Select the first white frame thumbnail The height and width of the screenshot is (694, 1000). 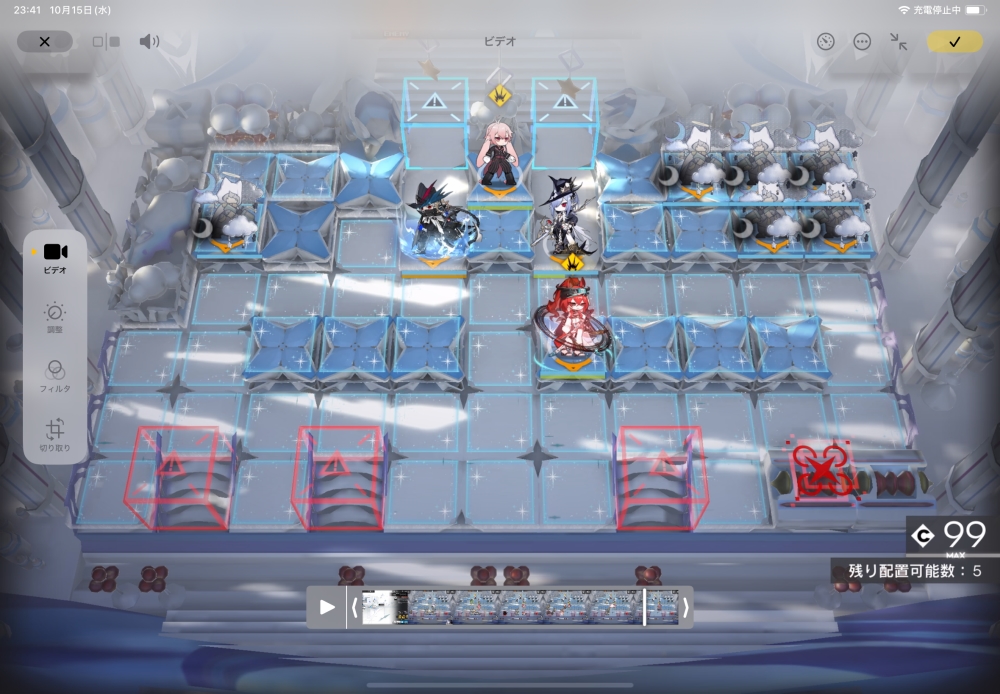click(x=377, y=607)
